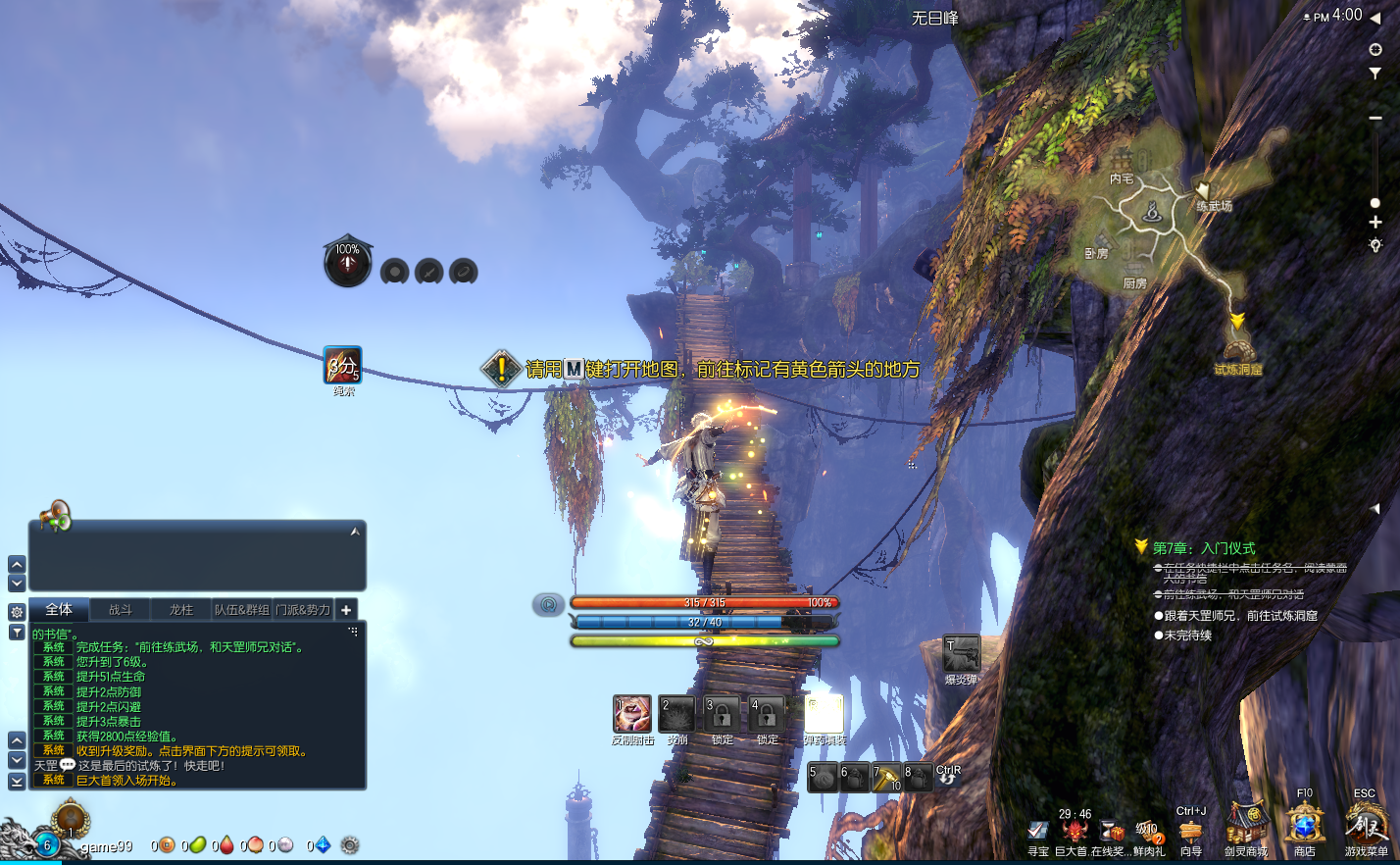Click the 巨大首领 boss event icon

pyautogui.click(x=1075, y=833)
